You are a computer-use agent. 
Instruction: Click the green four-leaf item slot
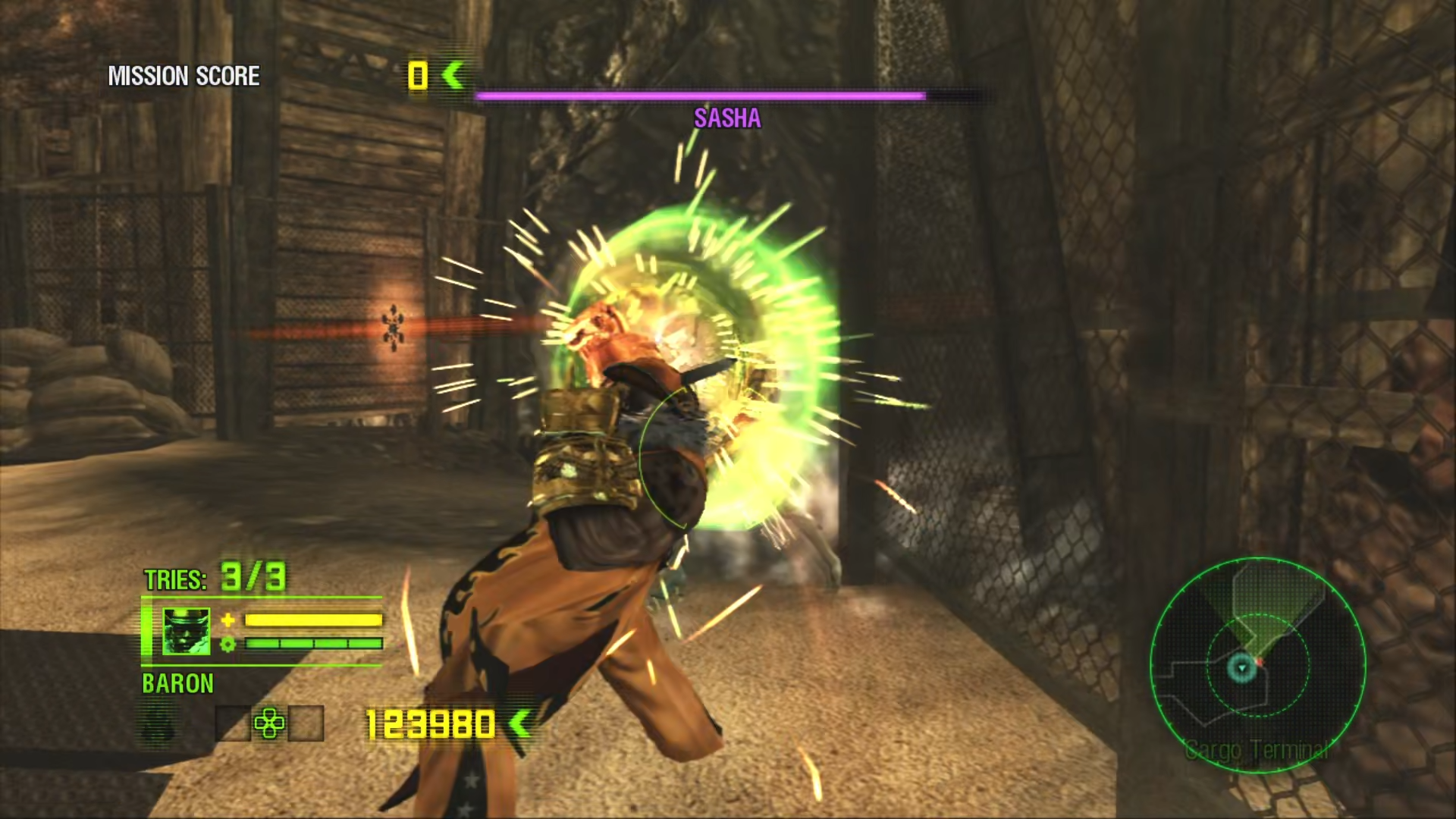click(x=269, y=723)
